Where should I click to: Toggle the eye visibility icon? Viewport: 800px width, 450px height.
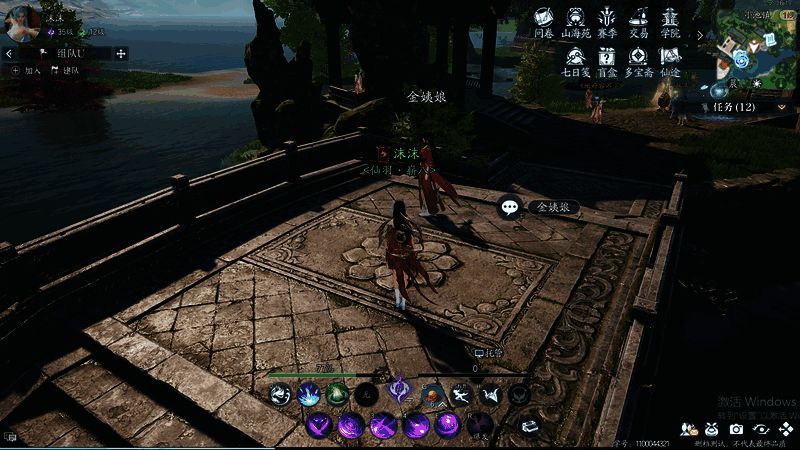762,429
